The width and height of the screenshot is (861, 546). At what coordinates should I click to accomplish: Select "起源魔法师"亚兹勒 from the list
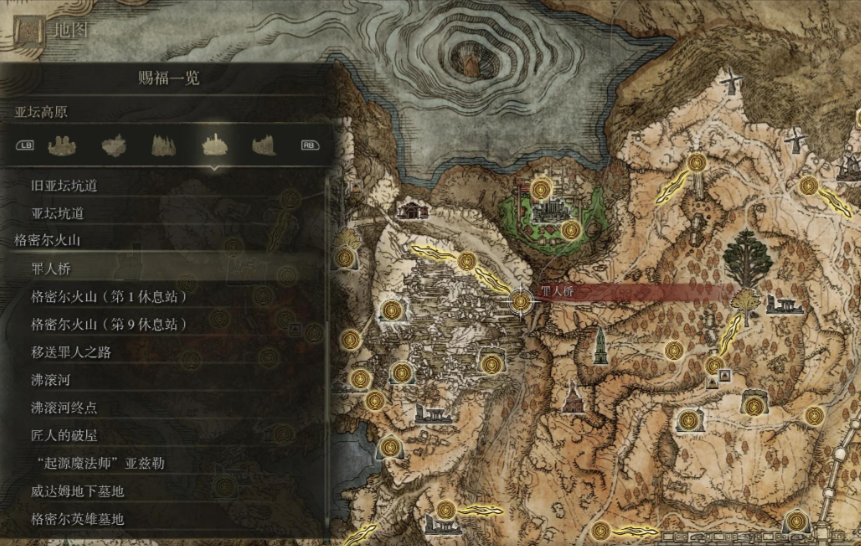tap(96, 464)
